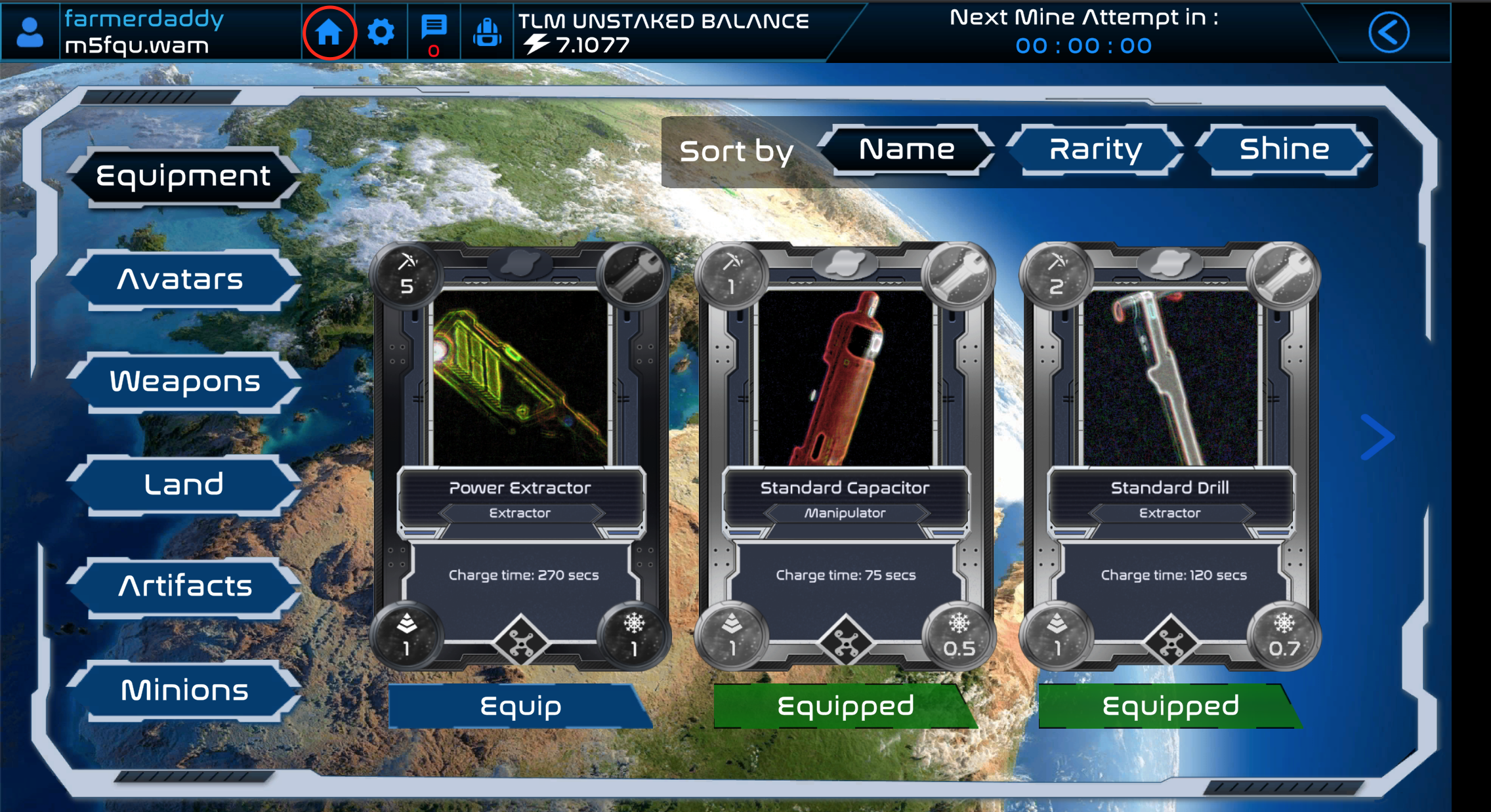Sort items by Rarity
This screenshot has height=812, width=1491.
coord(1095,150)
